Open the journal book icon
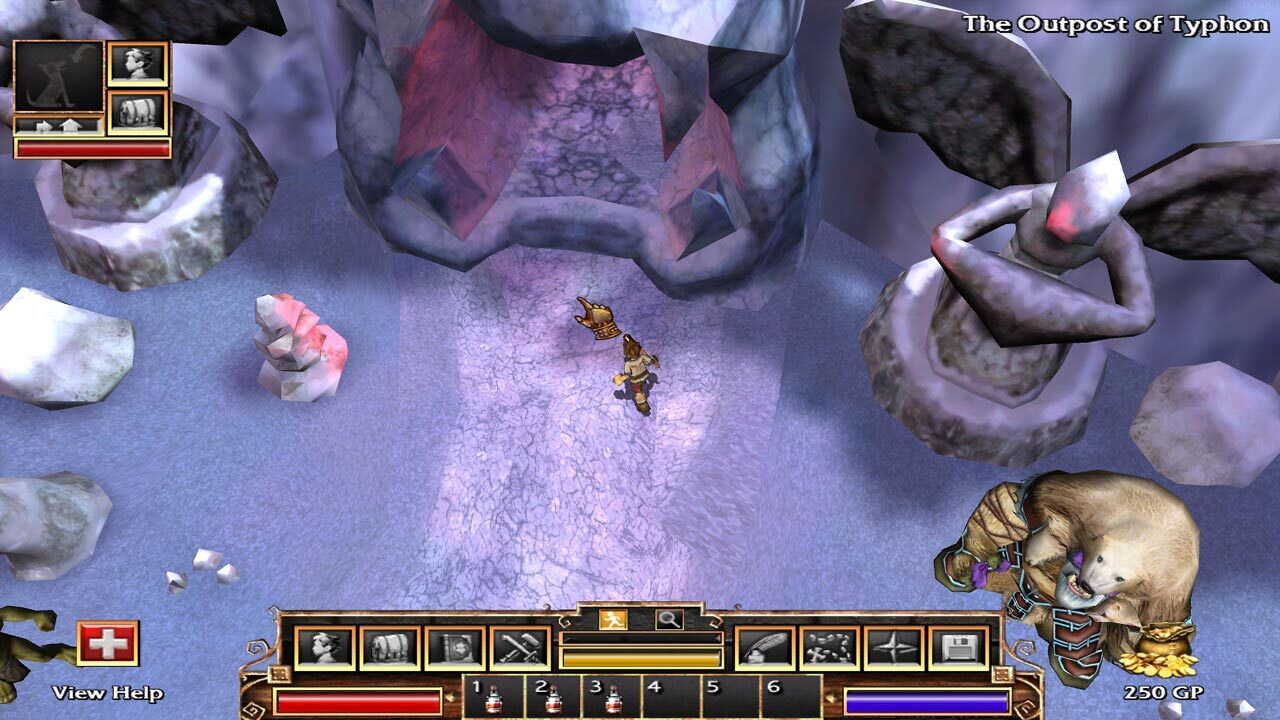 (x=455, y=648)
